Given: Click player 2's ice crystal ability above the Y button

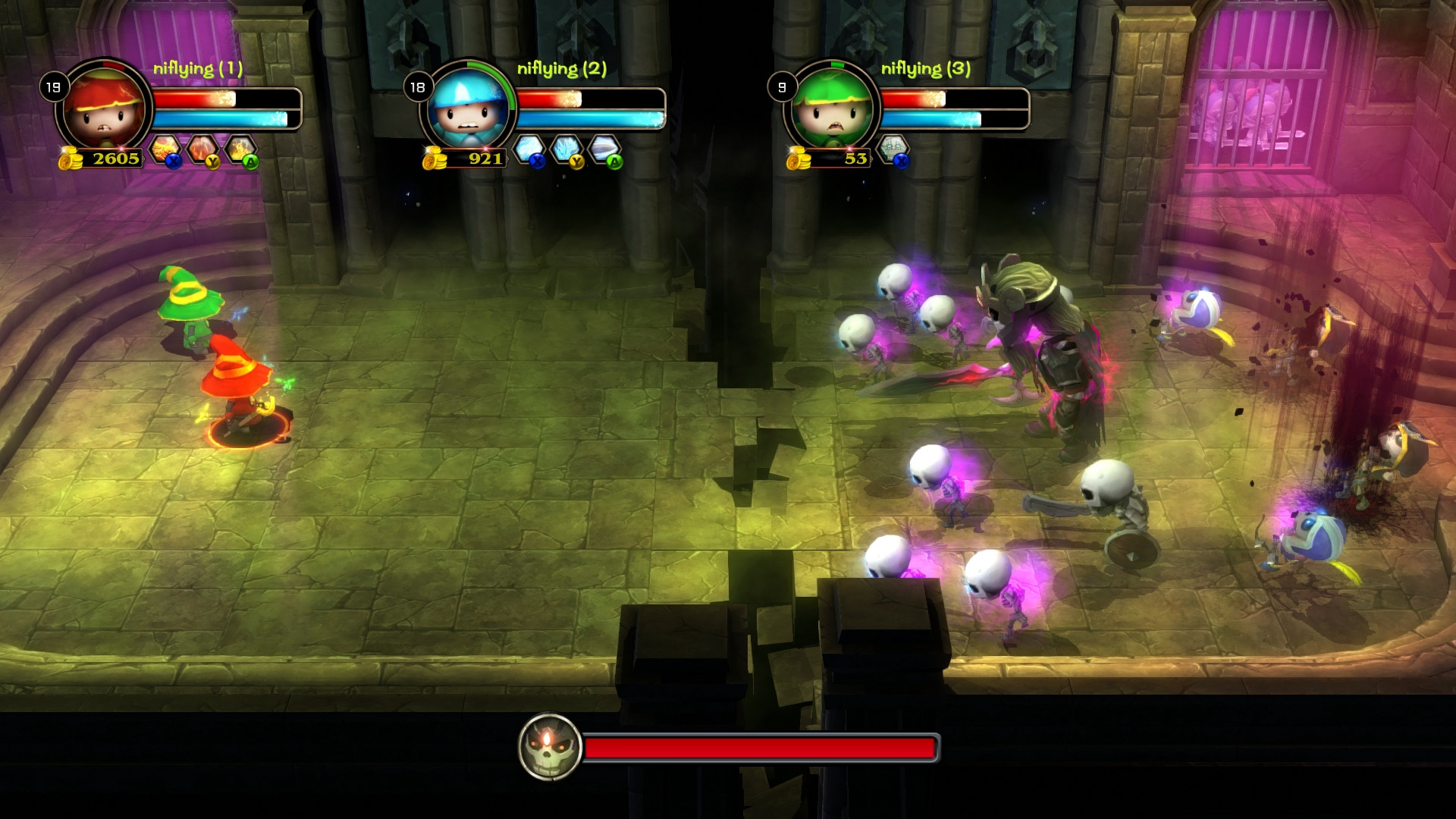Looking at the screenshot, I should click(x=566, y=146).
